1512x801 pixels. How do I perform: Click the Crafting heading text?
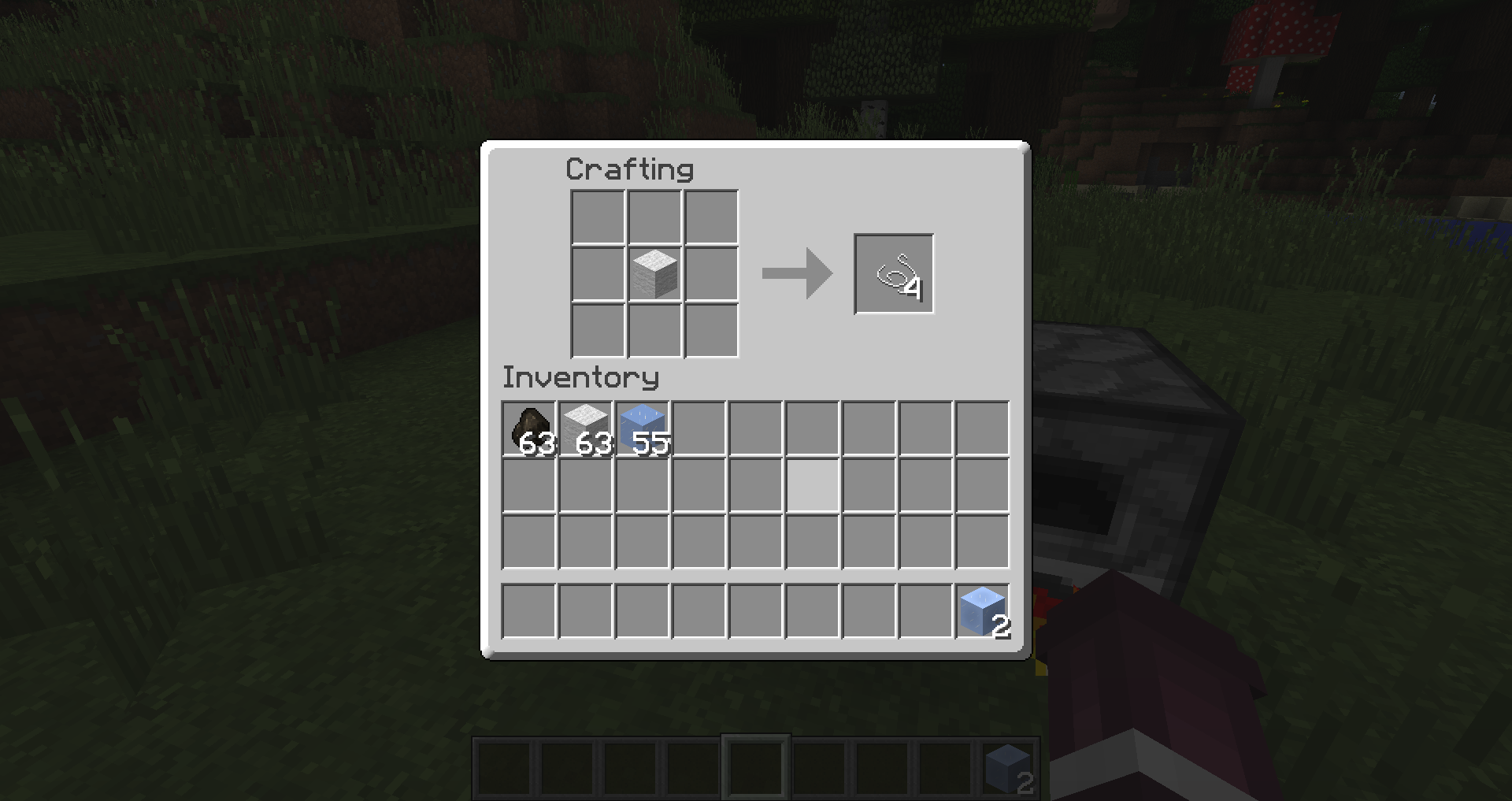click(x=629, y=169)
